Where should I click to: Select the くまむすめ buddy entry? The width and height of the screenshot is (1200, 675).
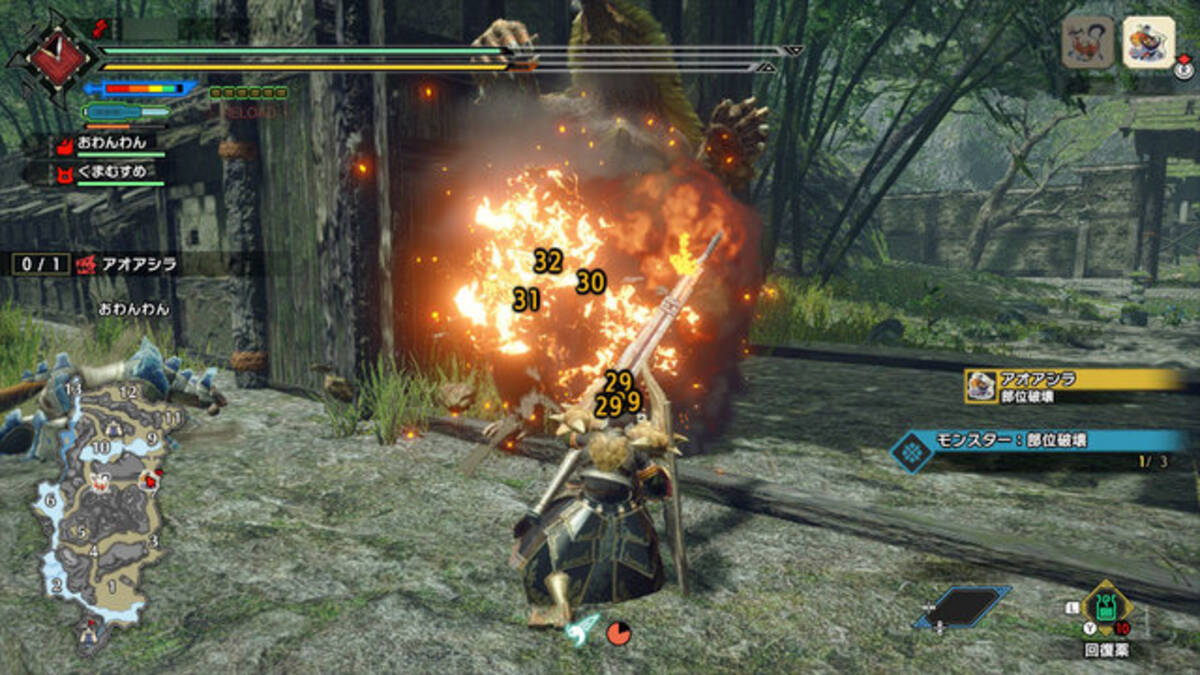(111, 172)
